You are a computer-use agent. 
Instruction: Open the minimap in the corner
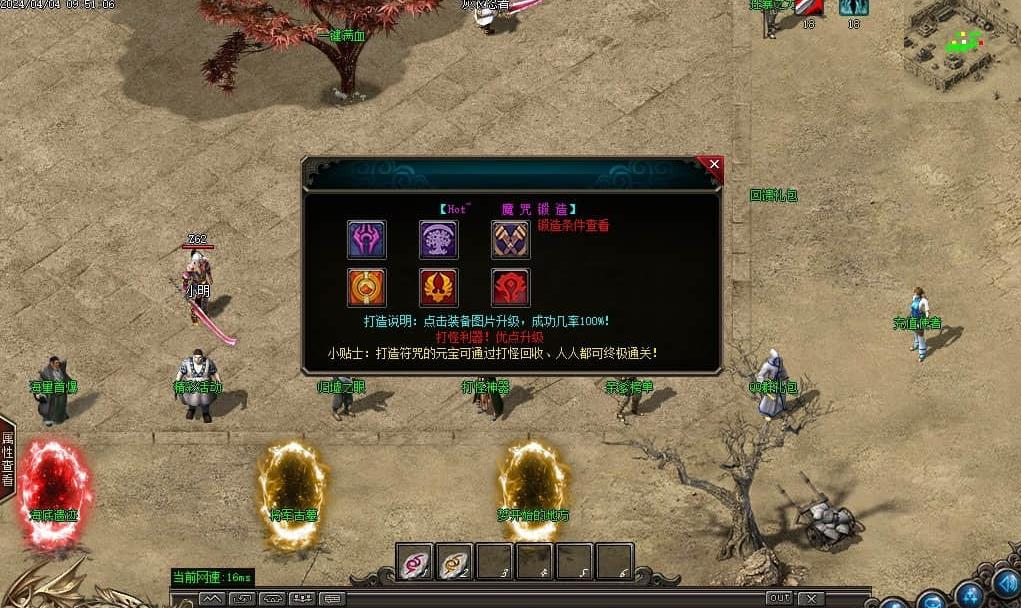pyautogui.click(x=958, y=45)
